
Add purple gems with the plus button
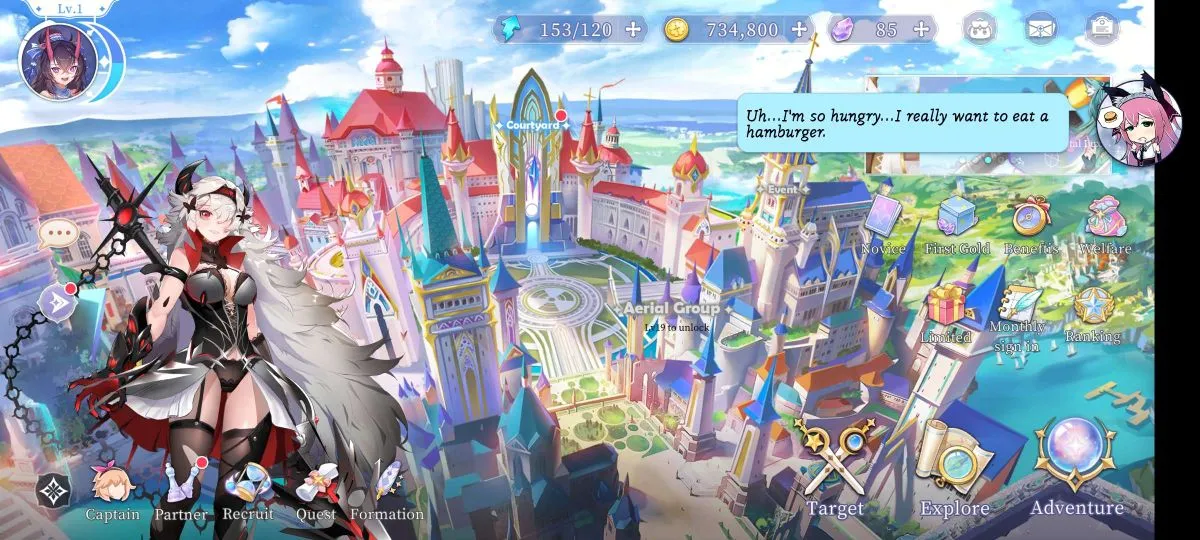click(x=921, y=29)
